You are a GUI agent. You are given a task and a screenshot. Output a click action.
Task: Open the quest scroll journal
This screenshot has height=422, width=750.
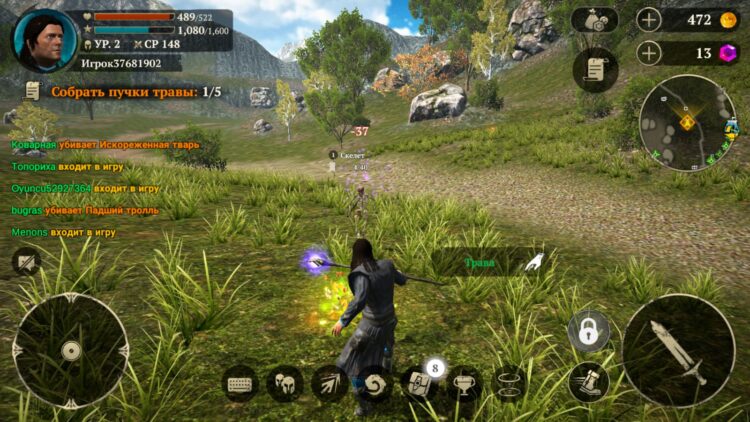pyautogui.click(x=595, y=69)
